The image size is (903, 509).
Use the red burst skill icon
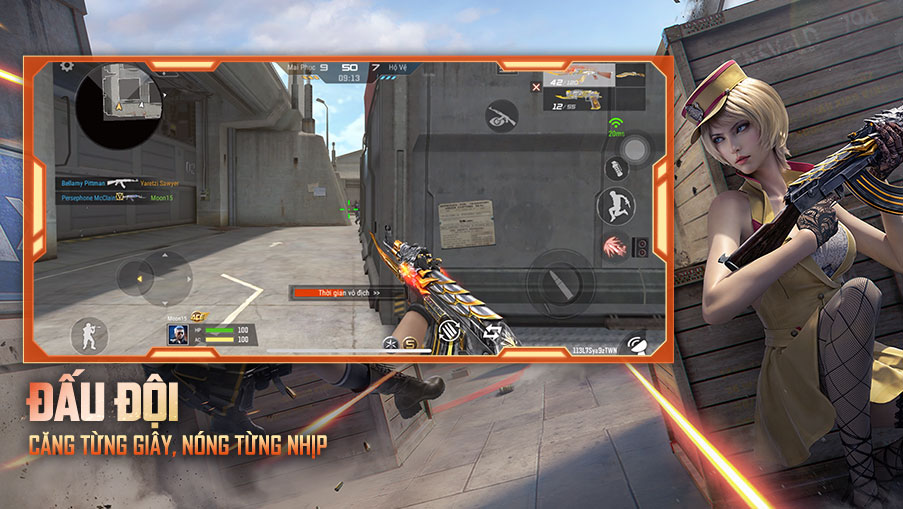point(615,245)
